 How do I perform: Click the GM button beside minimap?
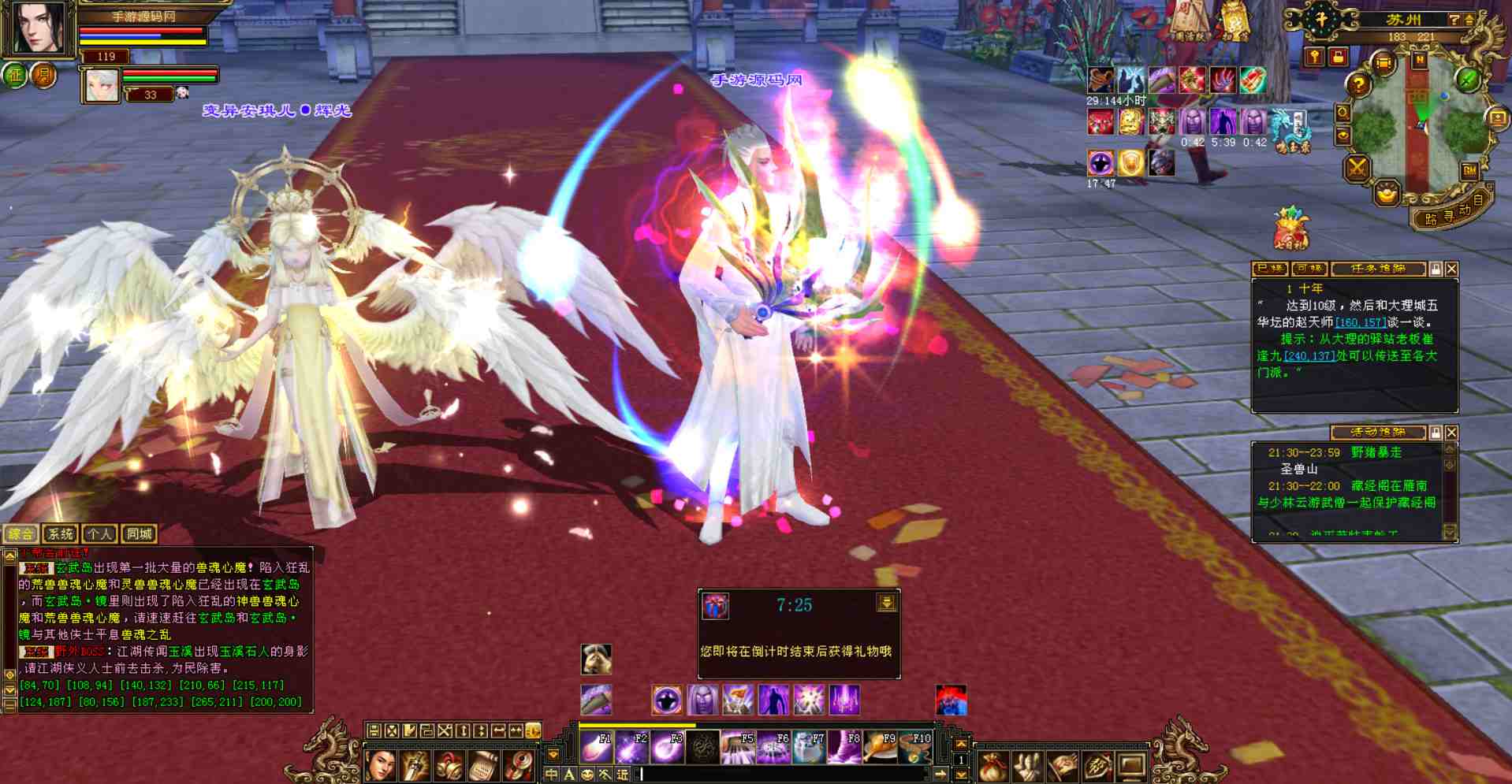tap(1469, 170)
